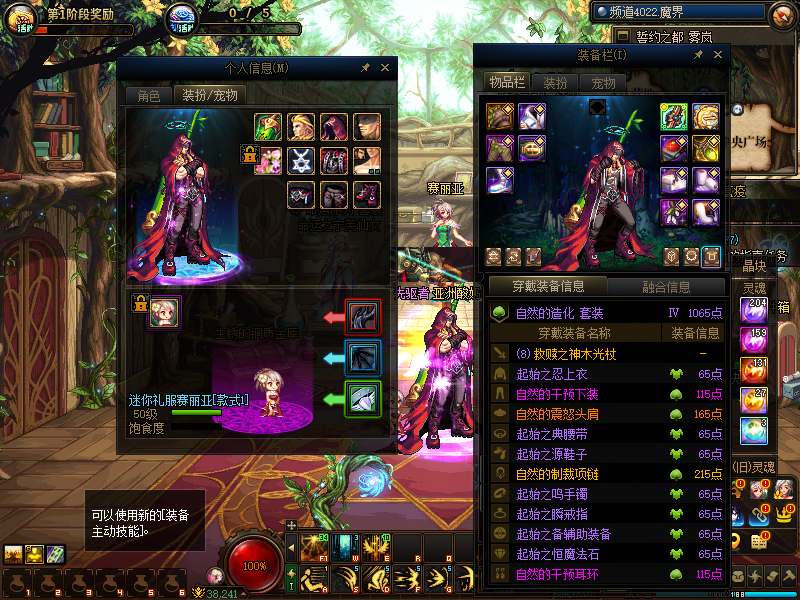Viewport: 800px width, 600px height.
Task: Click the red 100% HP orb
Action: [x=255, y=565]
